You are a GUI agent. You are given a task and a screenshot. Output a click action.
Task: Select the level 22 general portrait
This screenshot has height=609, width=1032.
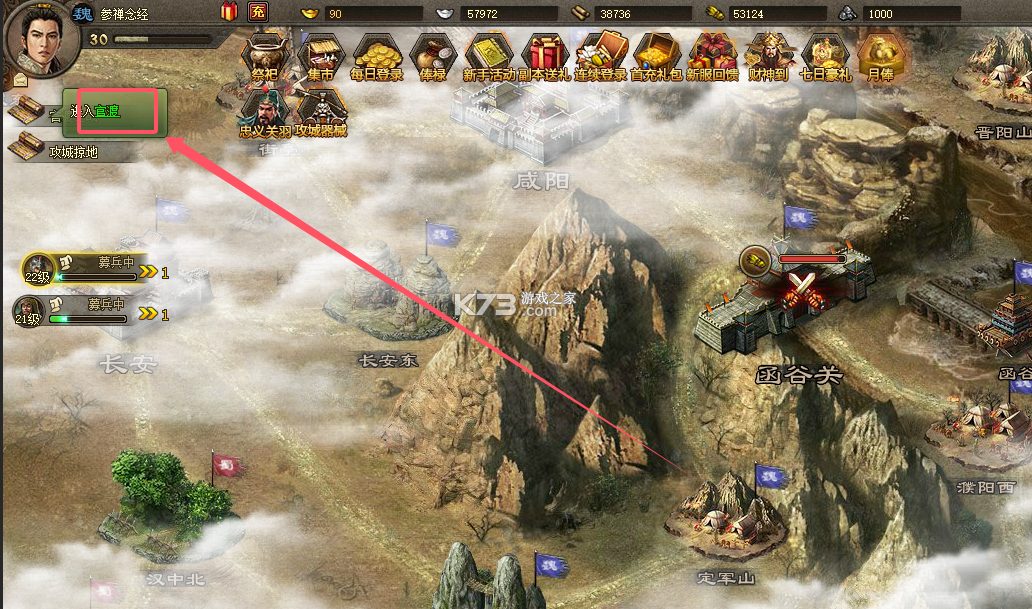[37, 269]
